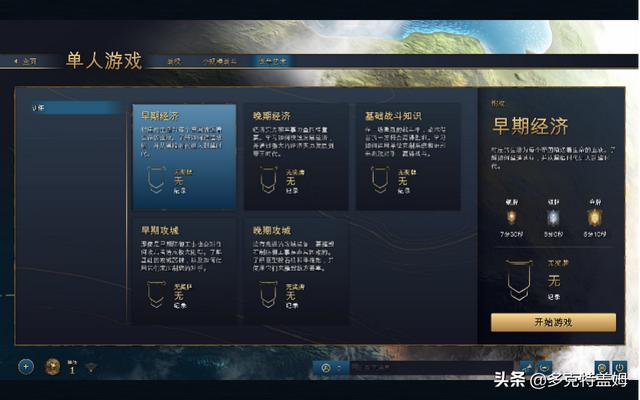Viewport: 640px width, 400px height.
Task: Open the first tab after 单人游戏
Action: (x=174, y=61)
